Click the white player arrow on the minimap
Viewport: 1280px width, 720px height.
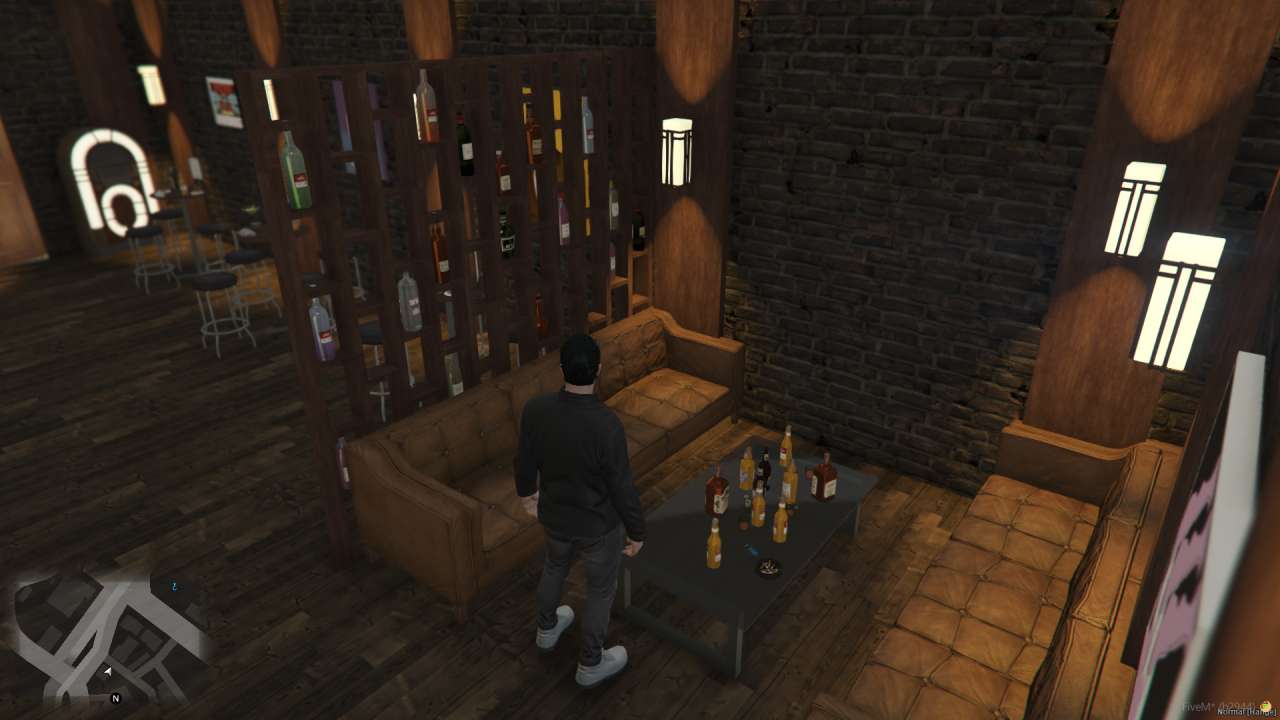coord(108,672)
